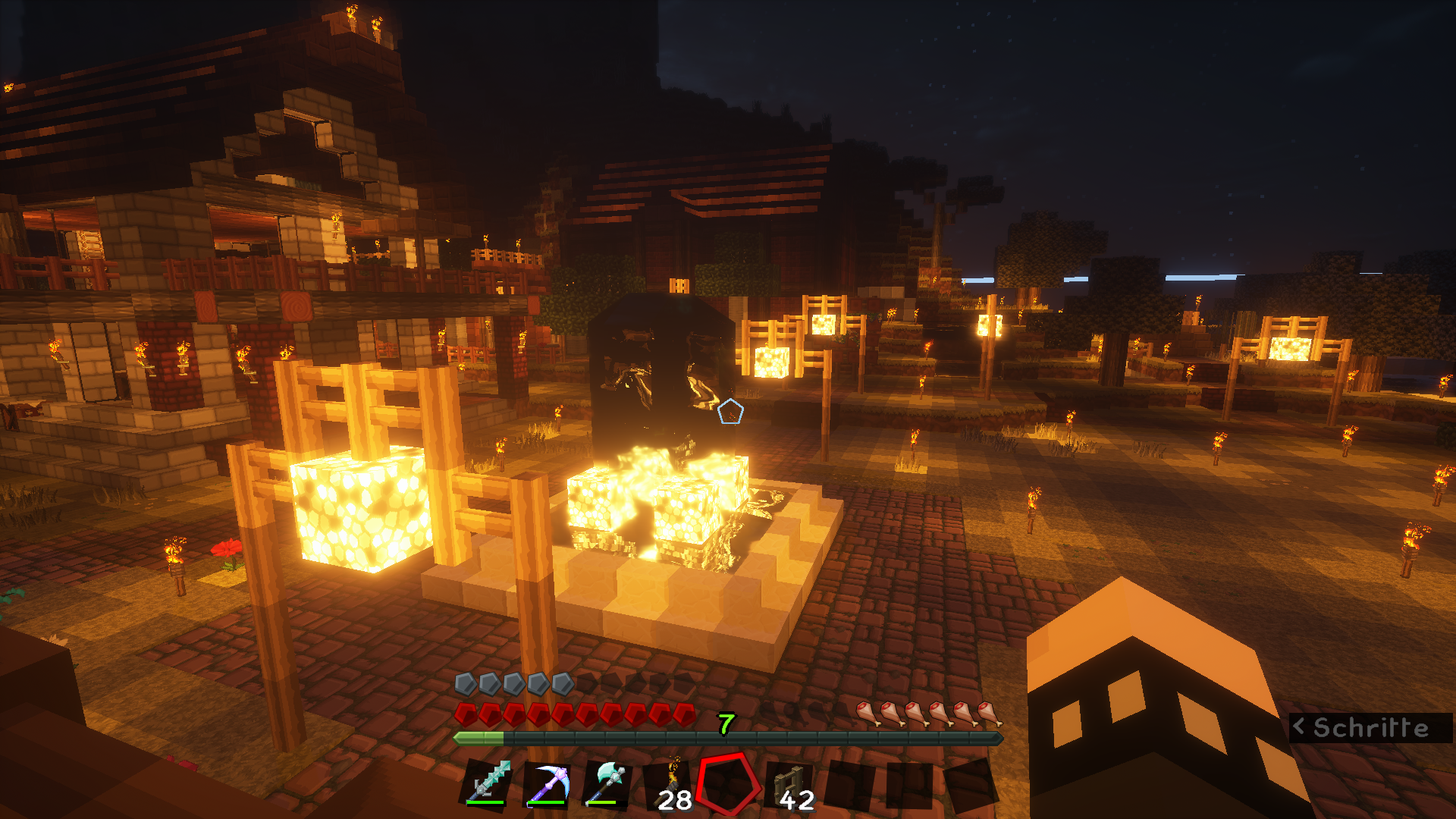Screen dimensions: 1456x819
Task: Select the diamond sword hotbar slot
Action: 488,783
